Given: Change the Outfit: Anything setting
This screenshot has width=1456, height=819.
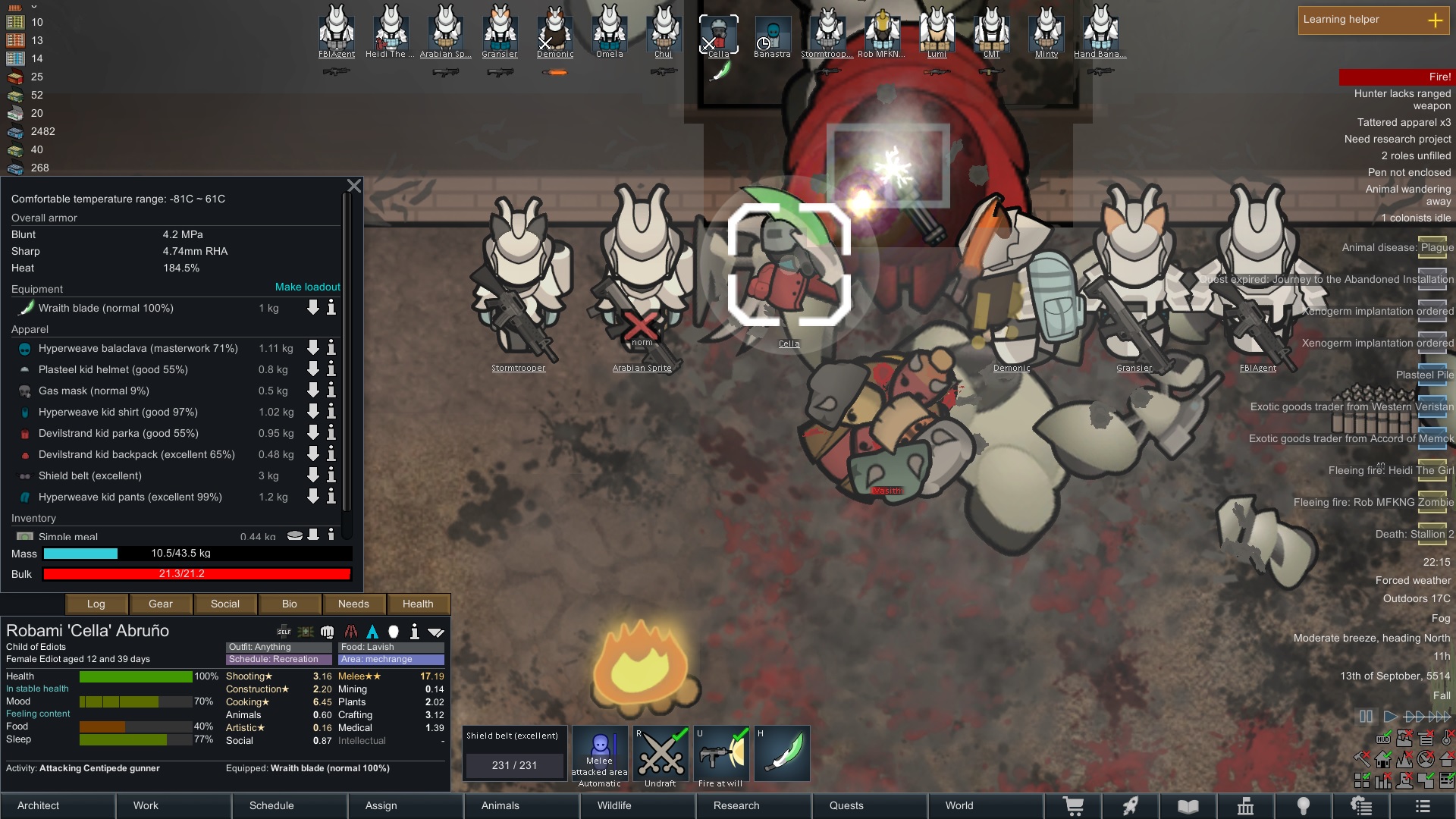Looking at the screenshot, I should tap(278, 647).
